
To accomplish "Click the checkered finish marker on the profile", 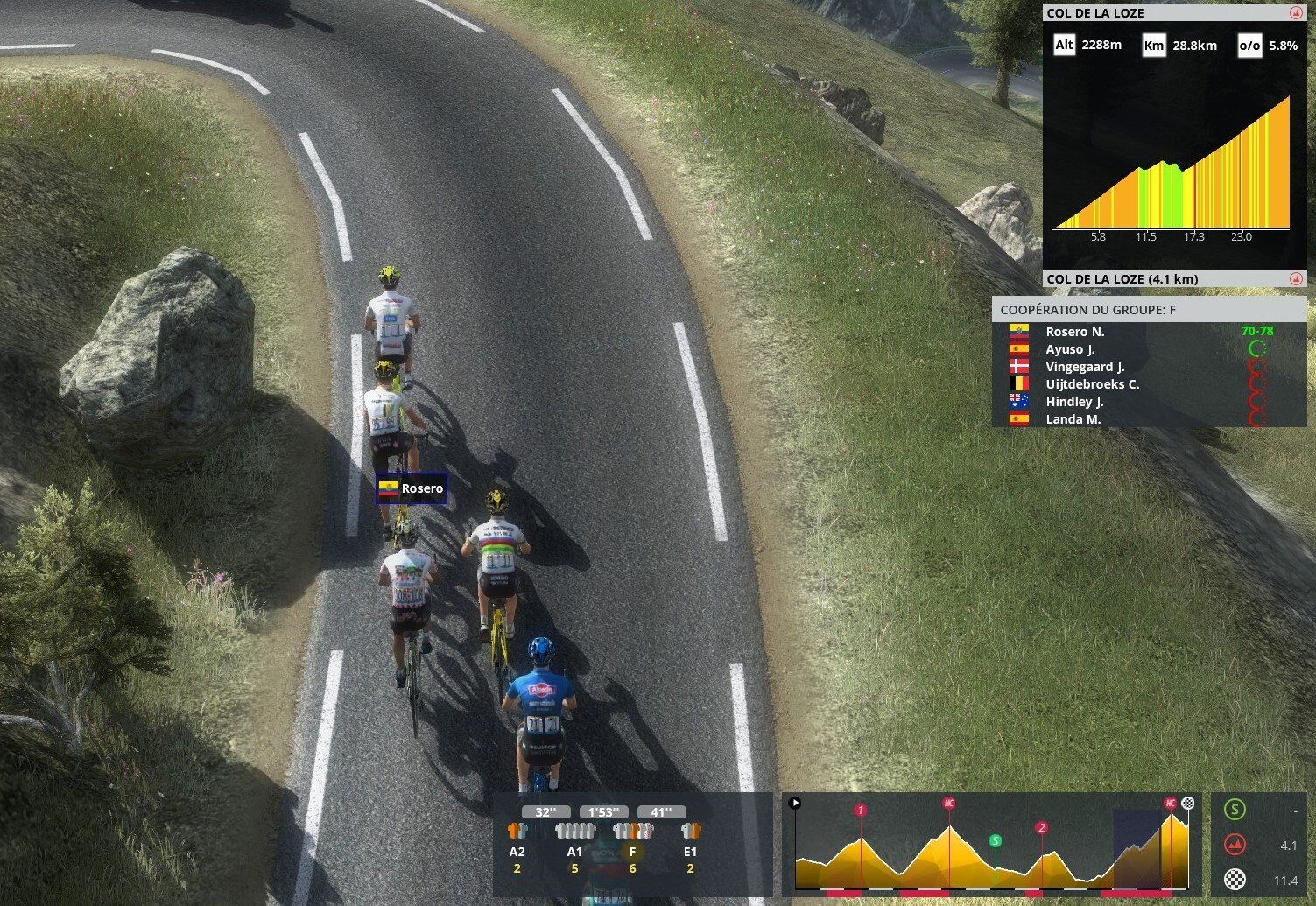I will (x=1188, y=803).
